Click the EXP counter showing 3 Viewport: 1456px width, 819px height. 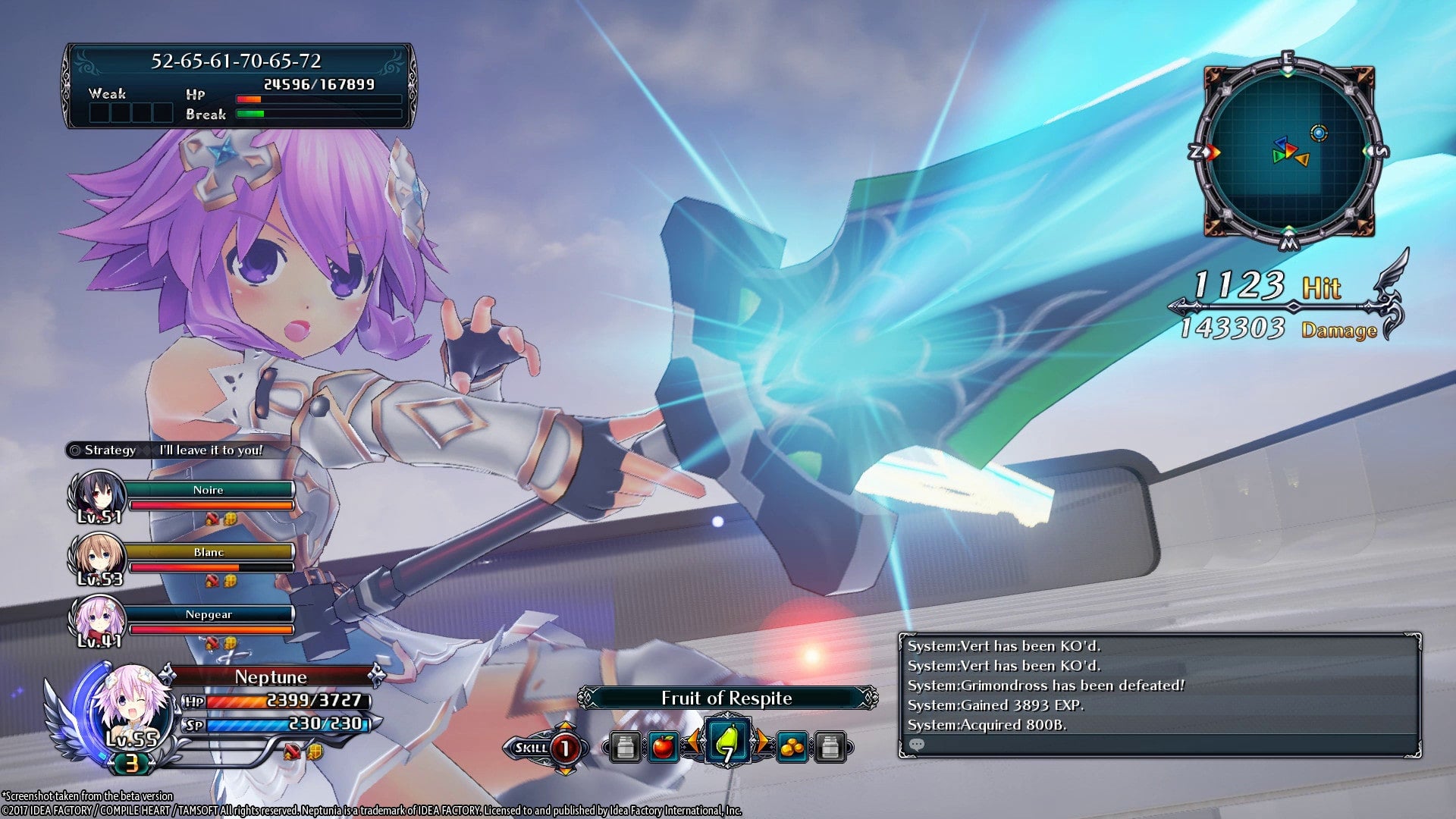tap(133, 764)
